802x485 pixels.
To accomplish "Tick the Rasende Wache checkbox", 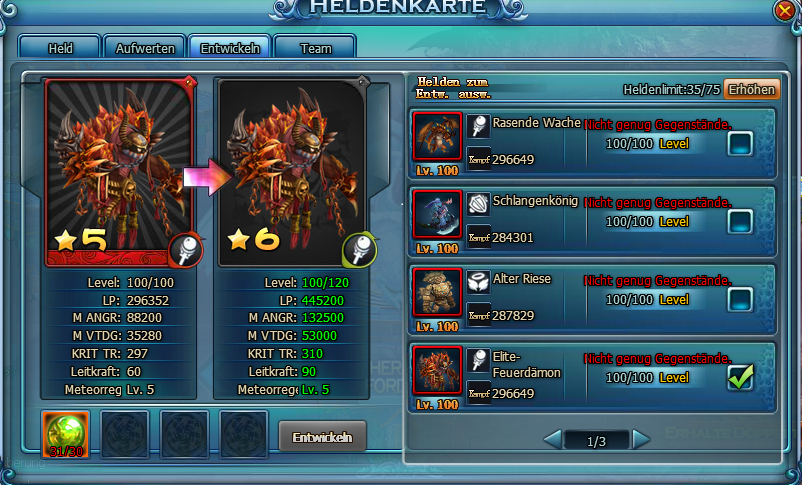I will pyautogui.click(x=741, y=144).
